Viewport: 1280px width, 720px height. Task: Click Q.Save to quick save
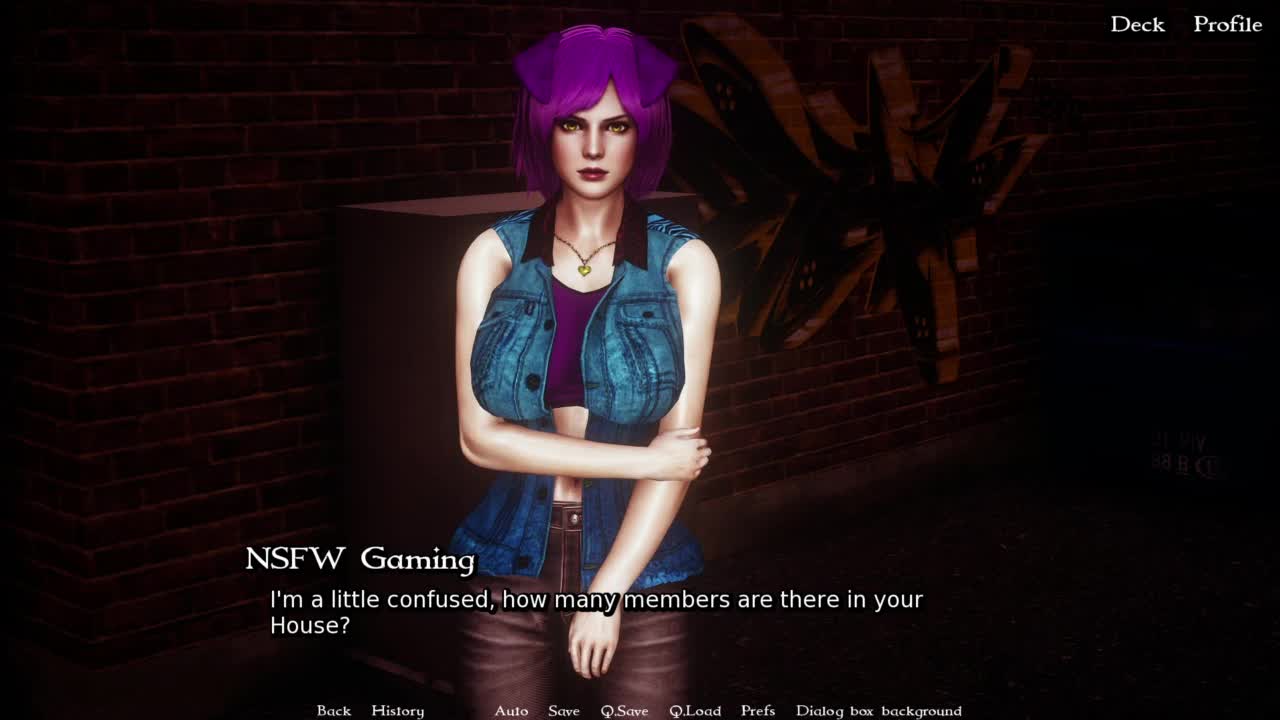click(x=624, y=710)
